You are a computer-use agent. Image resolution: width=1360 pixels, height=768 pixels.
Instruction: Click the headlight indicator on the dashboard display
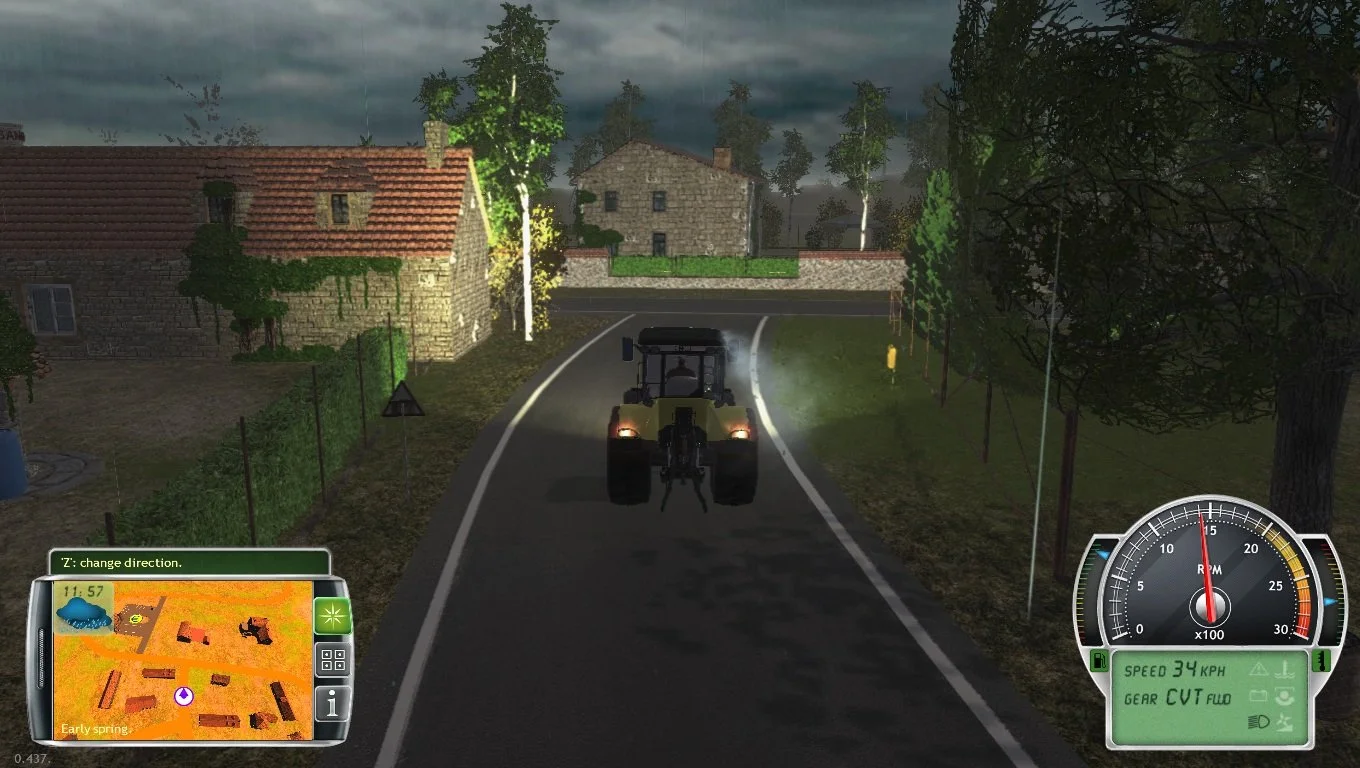(1260, 721)
